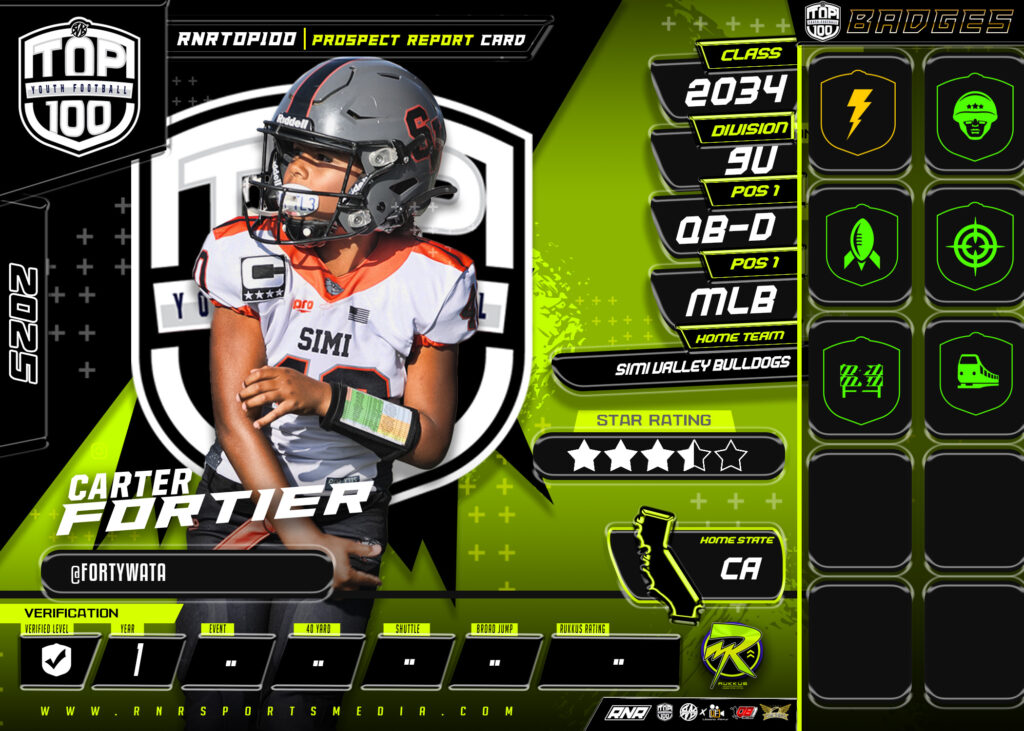Click the verified shield checkmark icon
This screenshot has height=731, width=1024.
(x=59, y=661)
